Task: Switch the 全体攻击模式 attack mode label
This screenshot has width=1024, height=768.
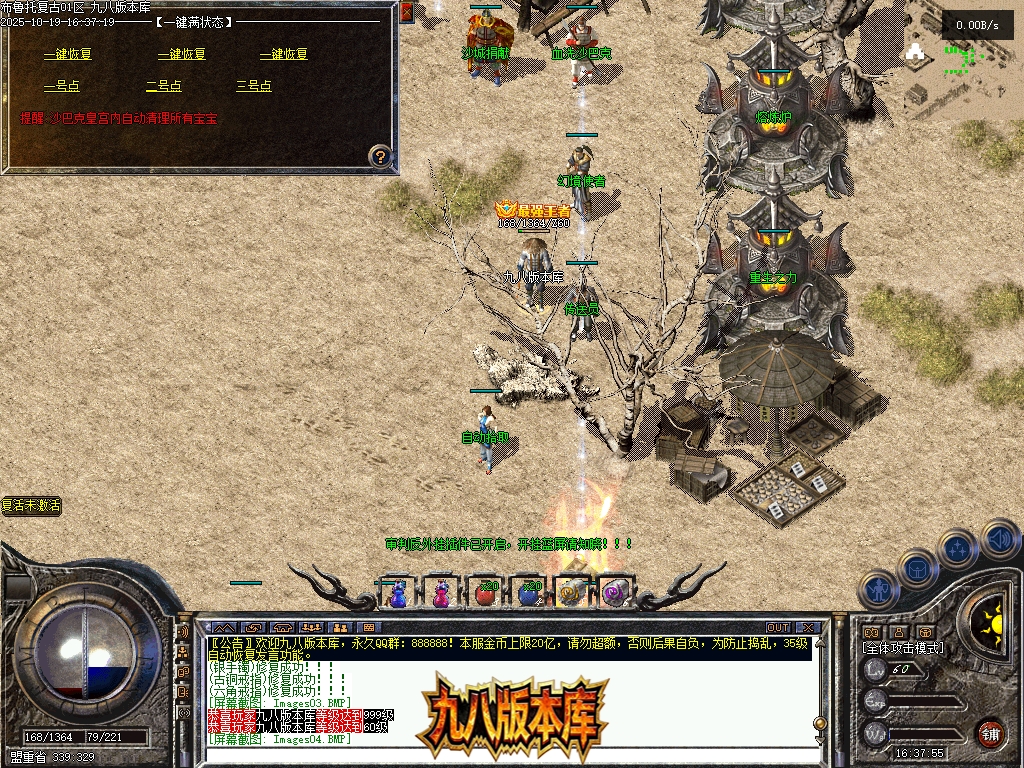Action: 902,648
